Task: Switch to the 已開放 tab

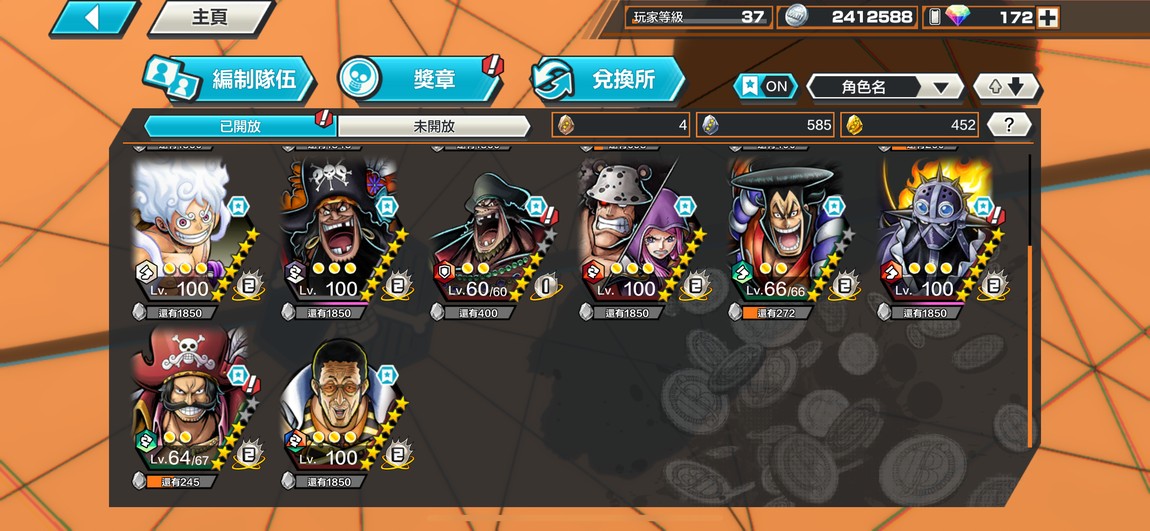Action: (x=240, y=126)
